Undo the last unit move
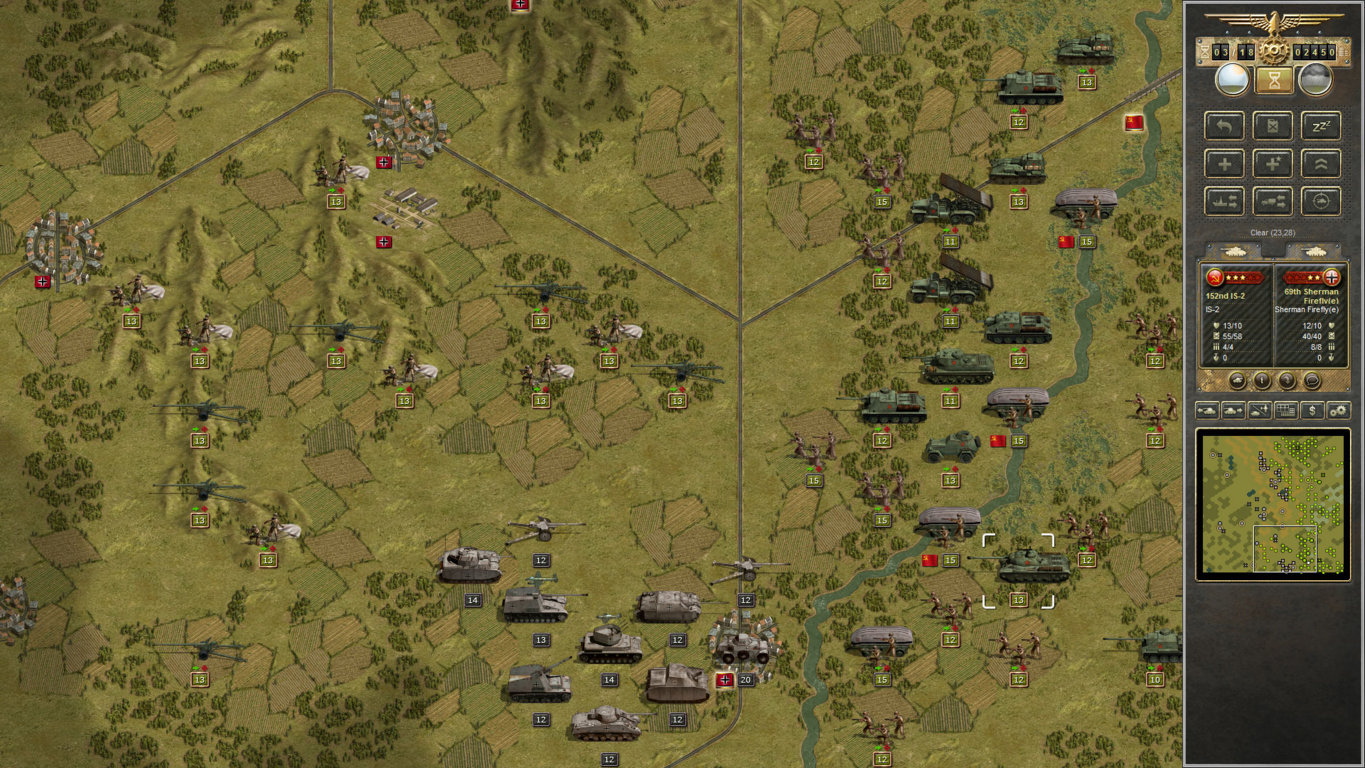1365x768 pixels. pos(1224,125)
